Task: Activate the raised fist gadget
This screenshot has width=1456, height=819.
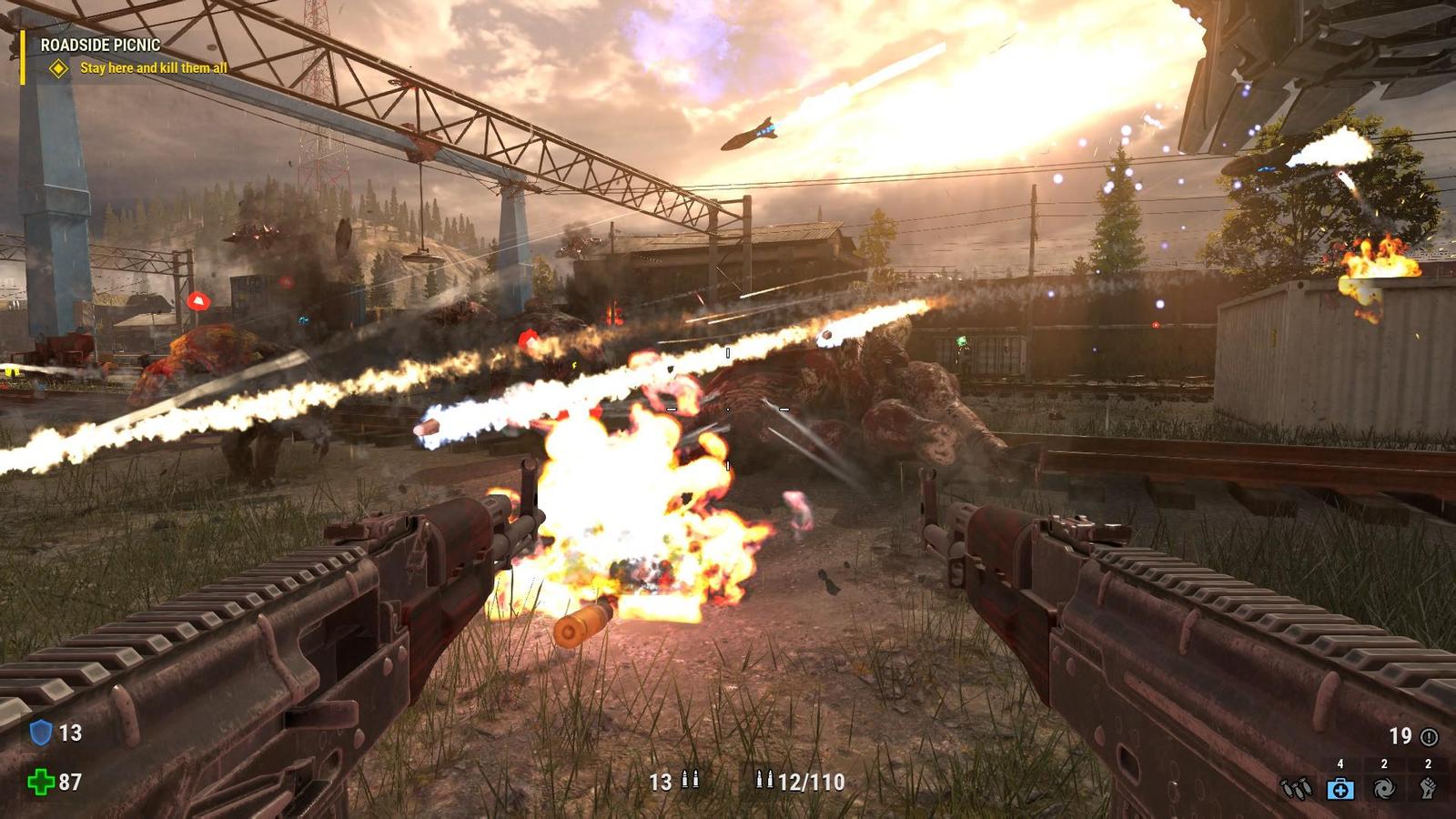Action: click(x=1428, y=788)
